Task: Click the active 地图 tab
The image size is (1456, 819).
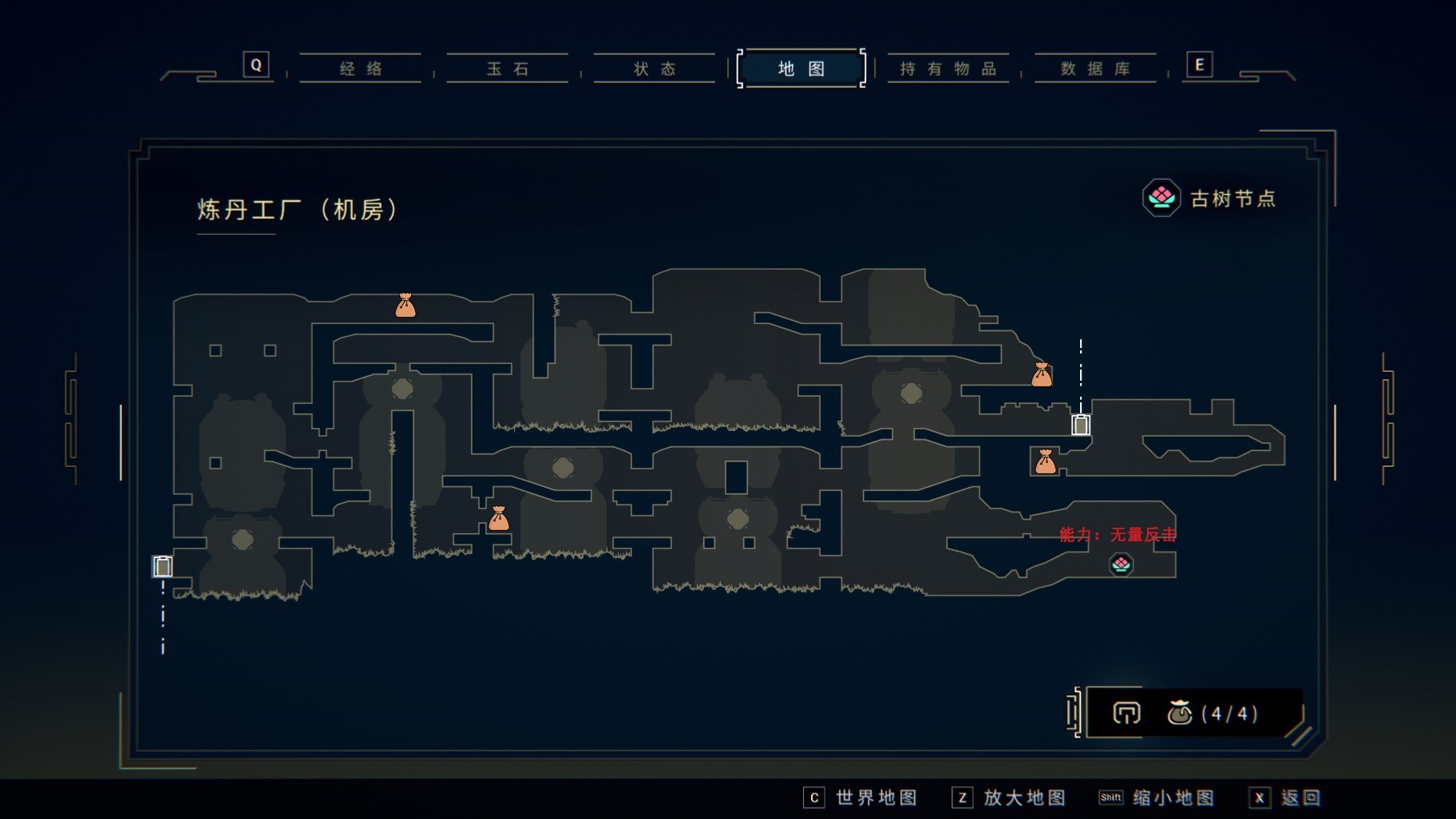Action: (x=801, y=69)
